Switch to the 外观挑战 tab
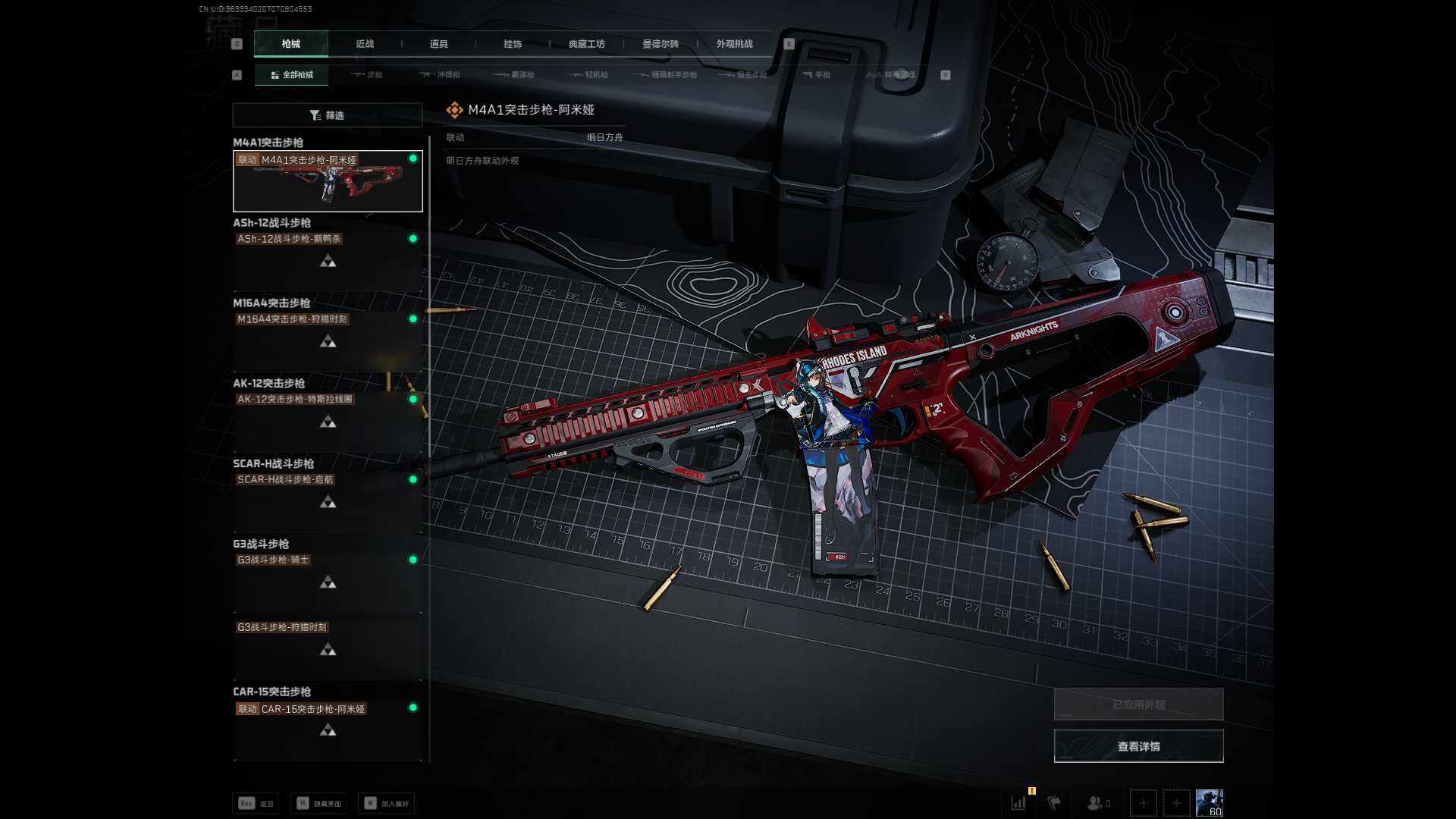Viewport: 1456px width, 819px height. 734,44
